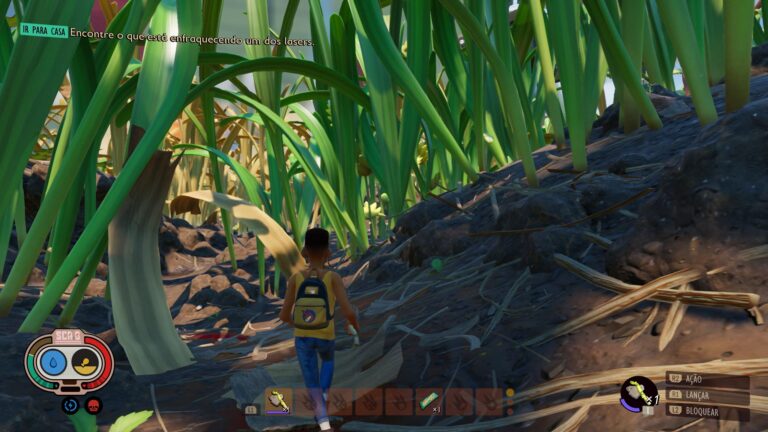Select the green bandage hotbar slot

click(x=429, y=401)
